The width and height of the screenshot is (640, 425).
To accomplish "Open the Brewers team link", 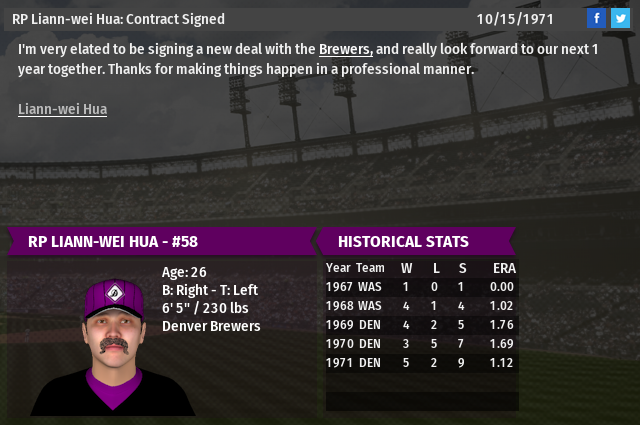I will tap(346, 49).
